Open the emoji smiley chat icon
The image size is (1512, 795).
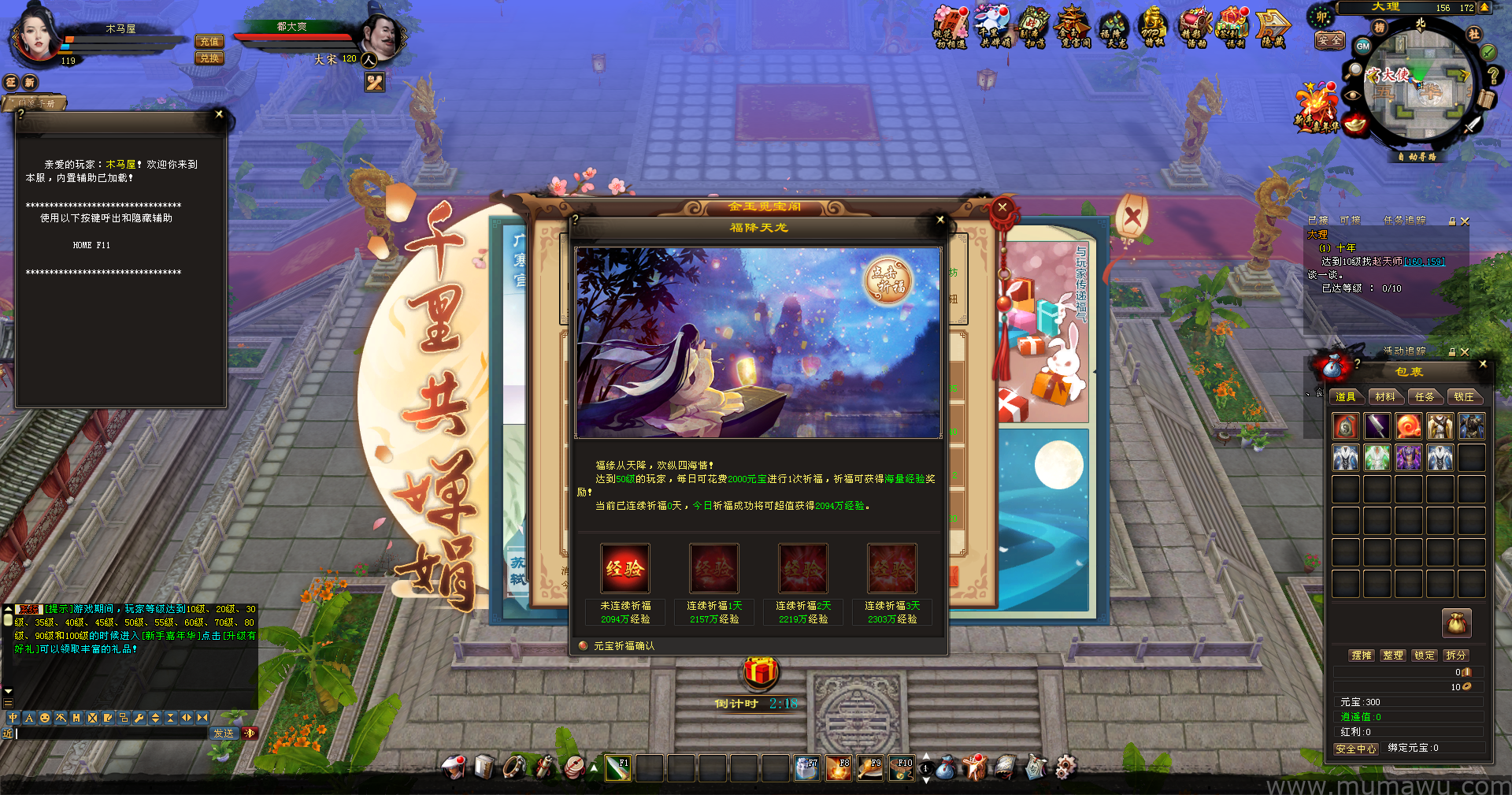[x=45, y=718]
